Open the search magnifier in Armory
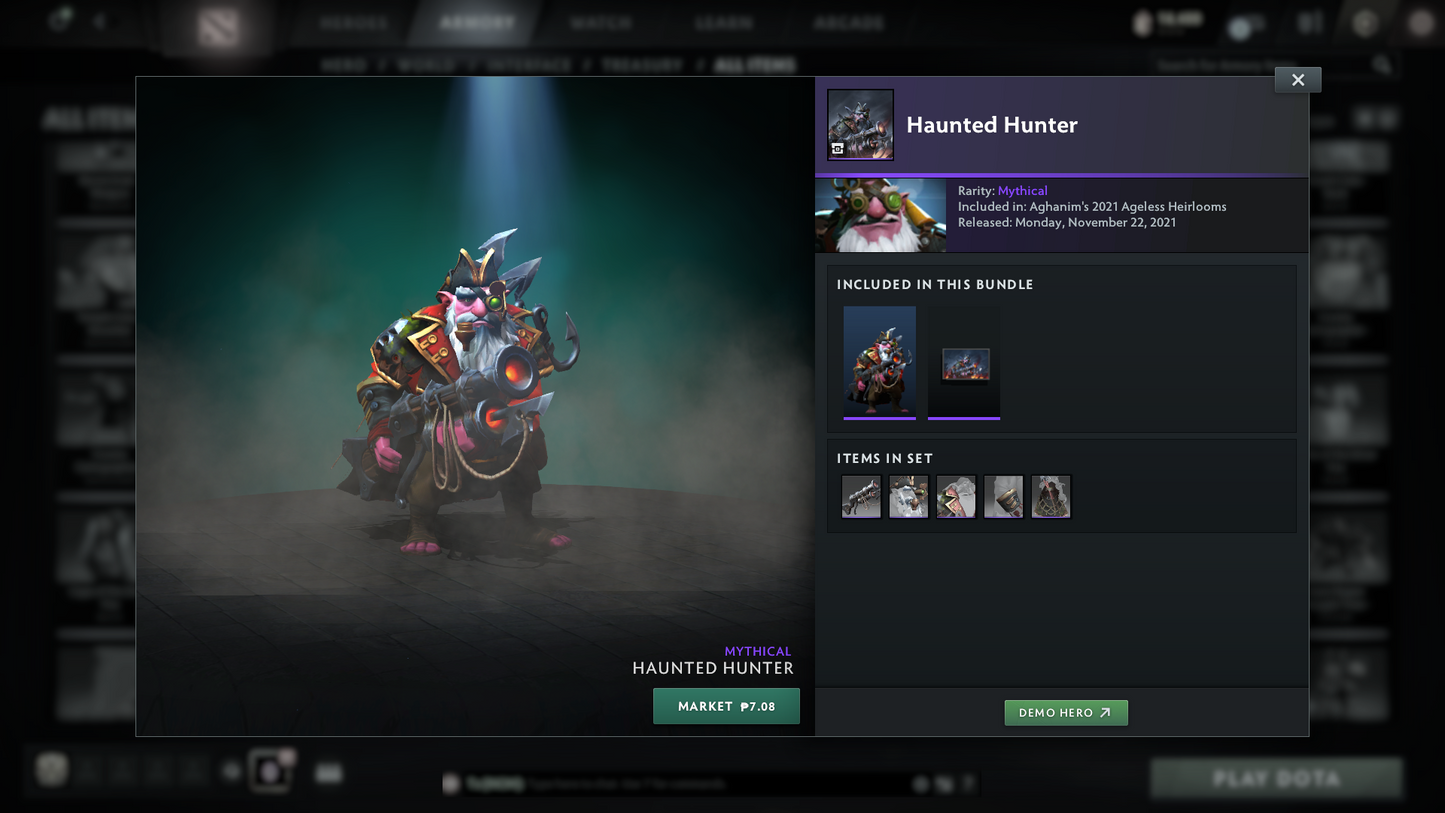Image resolution: width=1445 pixels, height=813 pixels. 1381,63
